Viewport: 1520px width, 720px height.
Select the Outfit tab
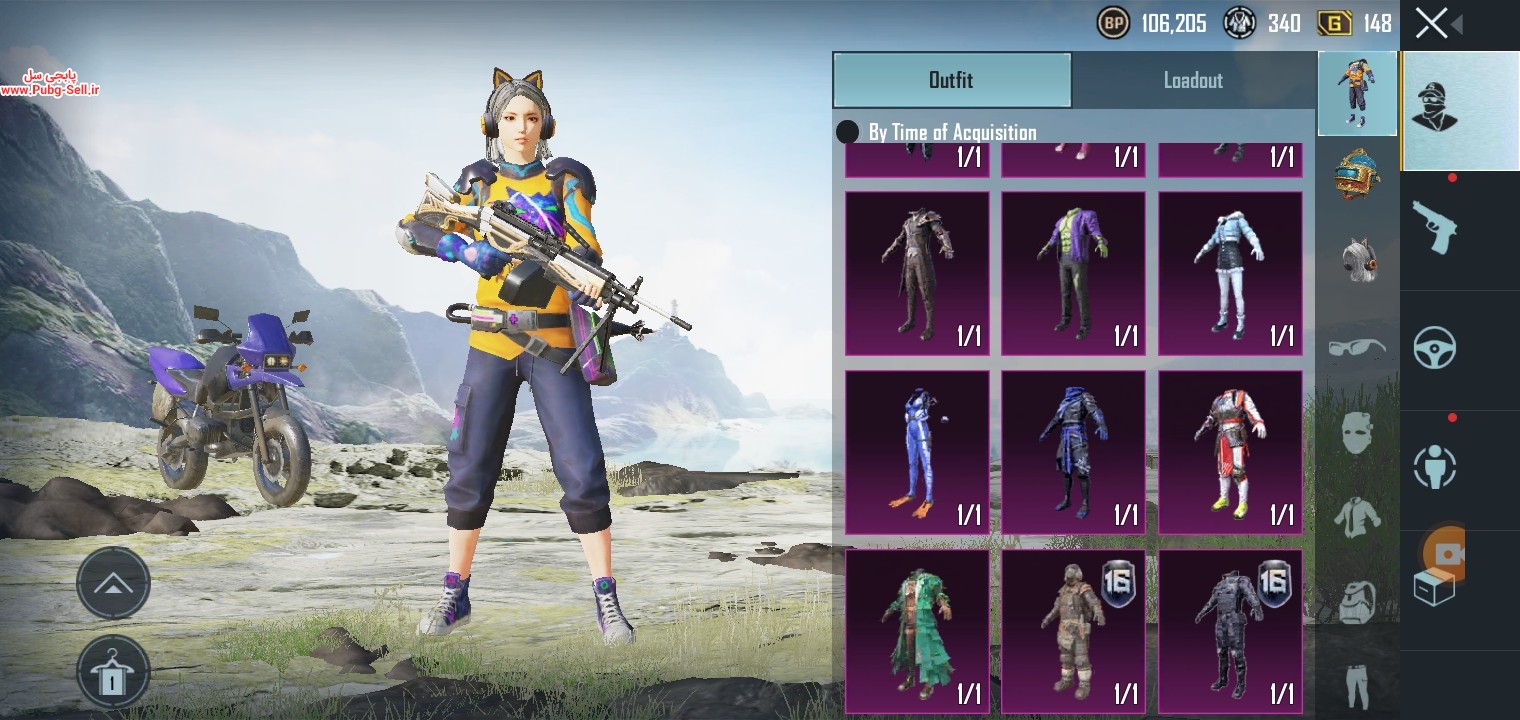pos(951,81)
